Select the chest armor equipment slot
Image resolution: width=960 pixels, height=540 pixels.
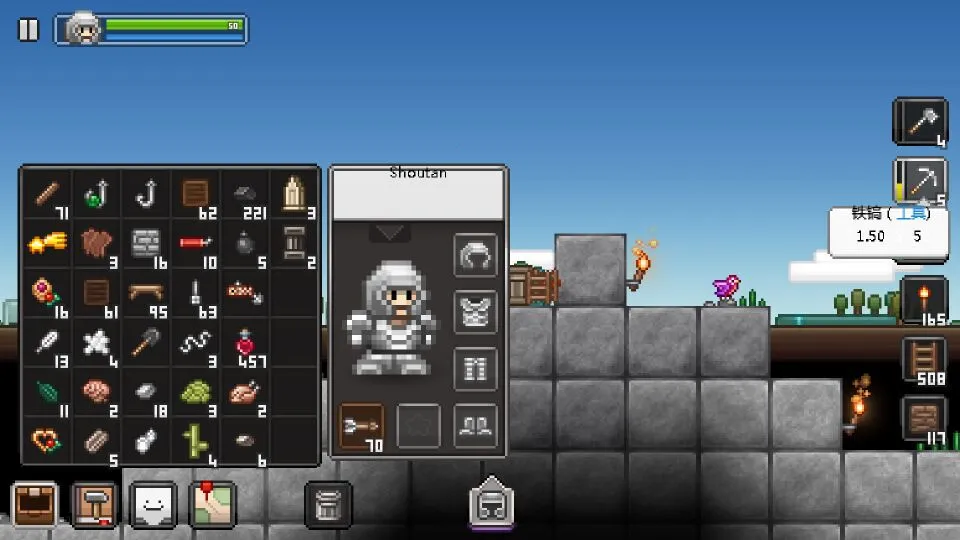coord(476,312)
